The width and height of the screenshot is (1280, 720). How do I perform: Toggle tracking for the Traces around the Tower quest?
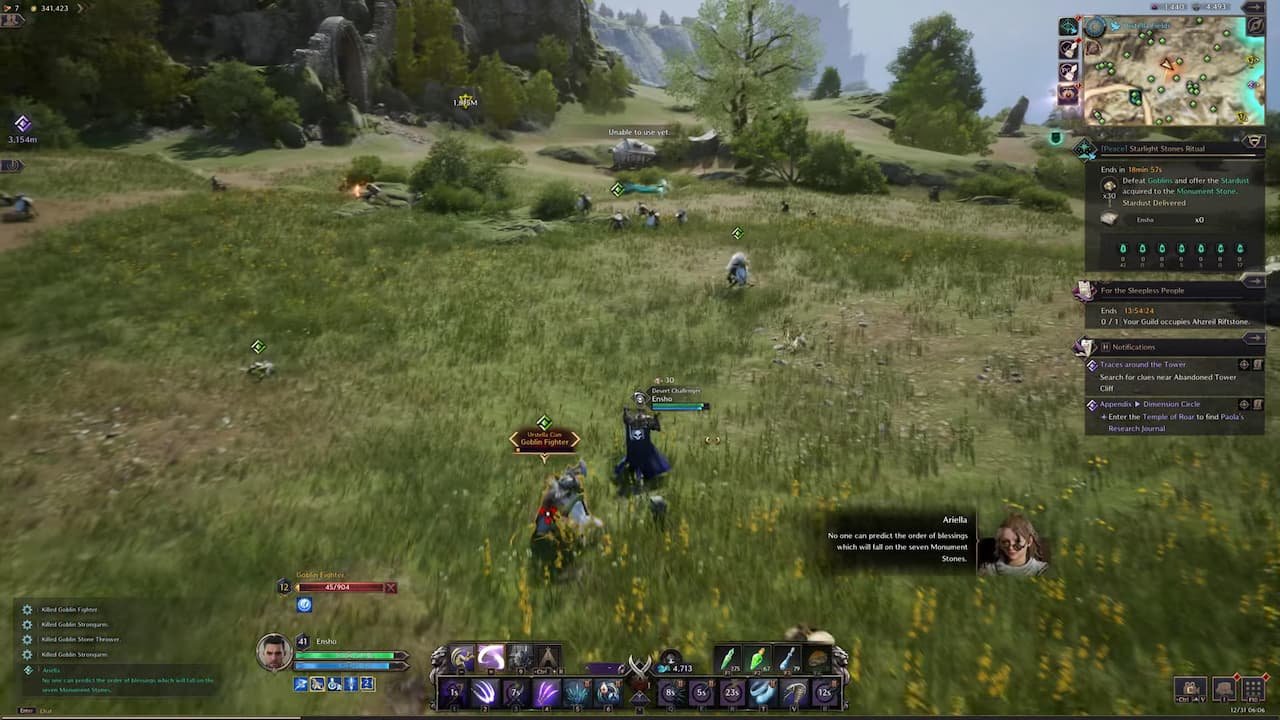click(1244, 364)
